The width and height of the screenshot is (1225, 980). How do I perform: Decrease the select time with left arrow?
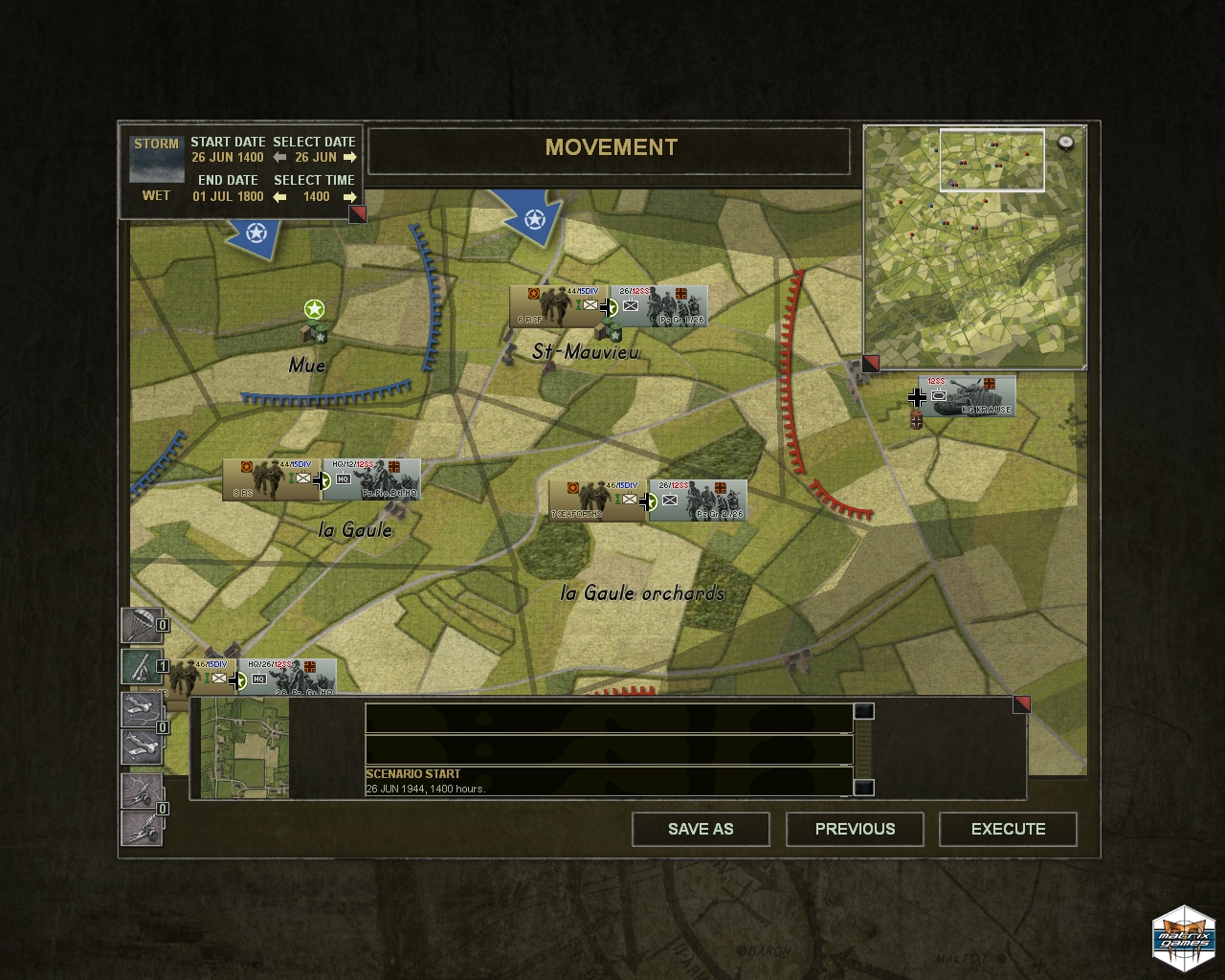click(x=279, y=197)
